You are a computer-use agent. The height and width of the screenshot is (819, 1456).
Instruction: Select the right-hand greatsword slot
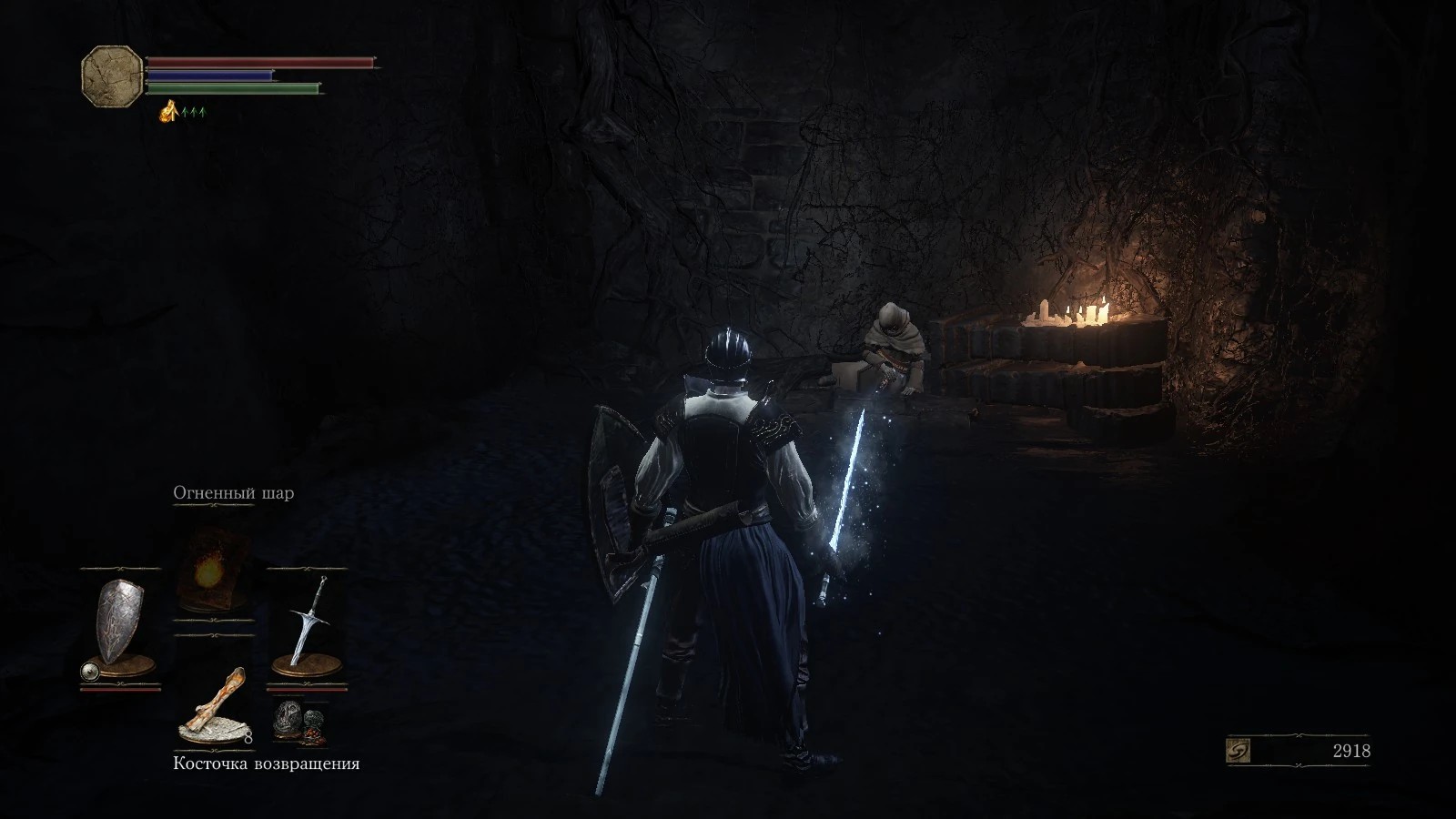pyautogui.click(x=307, y=622)
